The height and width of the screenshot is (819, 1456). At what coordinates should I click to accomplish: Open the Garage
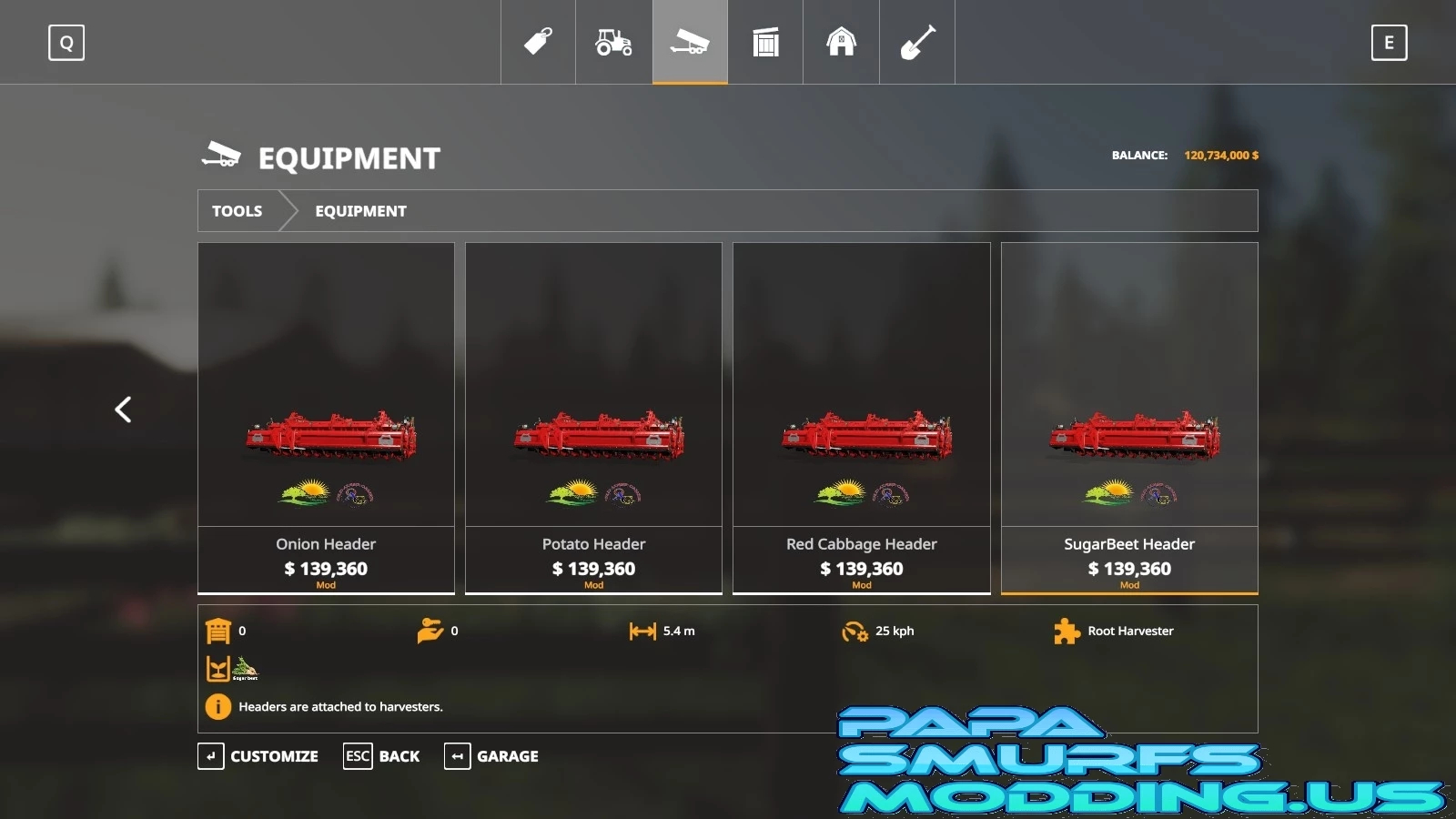491,756
